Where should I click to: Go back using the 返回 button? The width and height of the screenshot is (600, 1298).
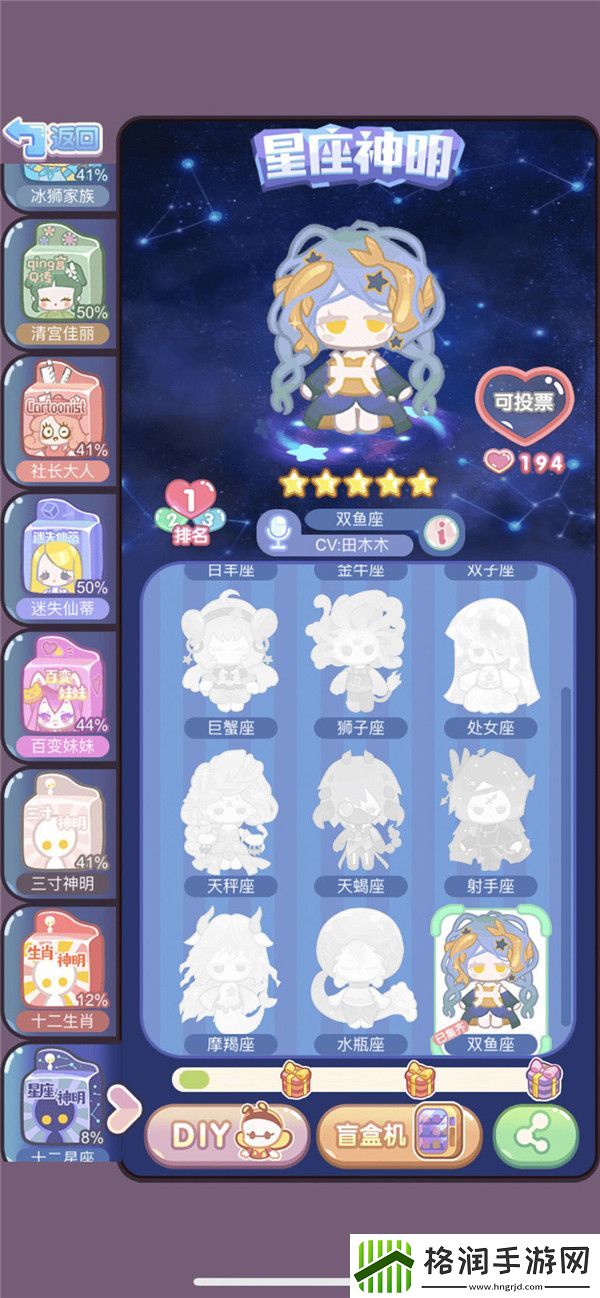(53, 136)
